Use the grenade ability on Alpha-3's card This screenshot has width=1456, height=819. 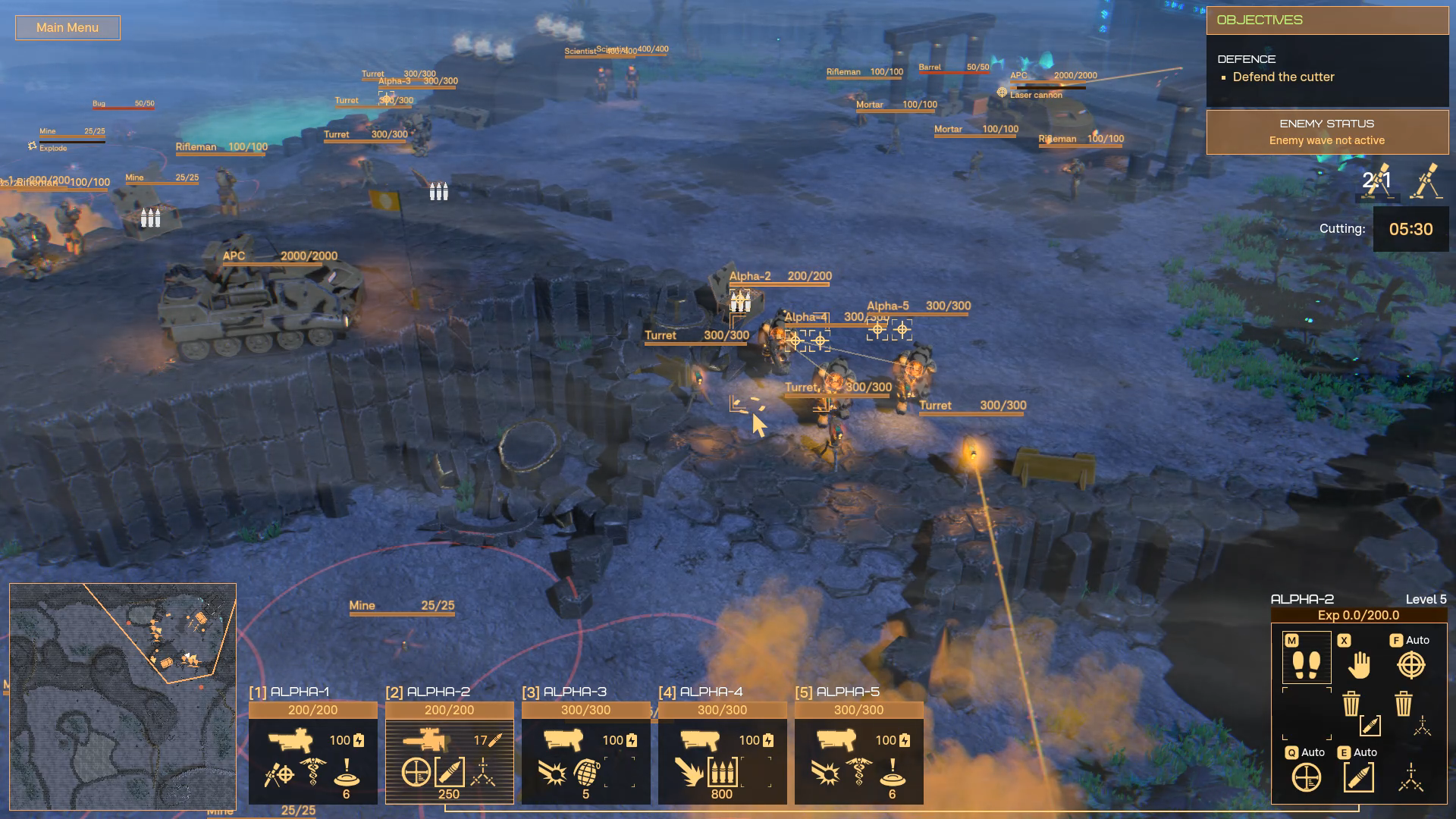pos(586,773)
